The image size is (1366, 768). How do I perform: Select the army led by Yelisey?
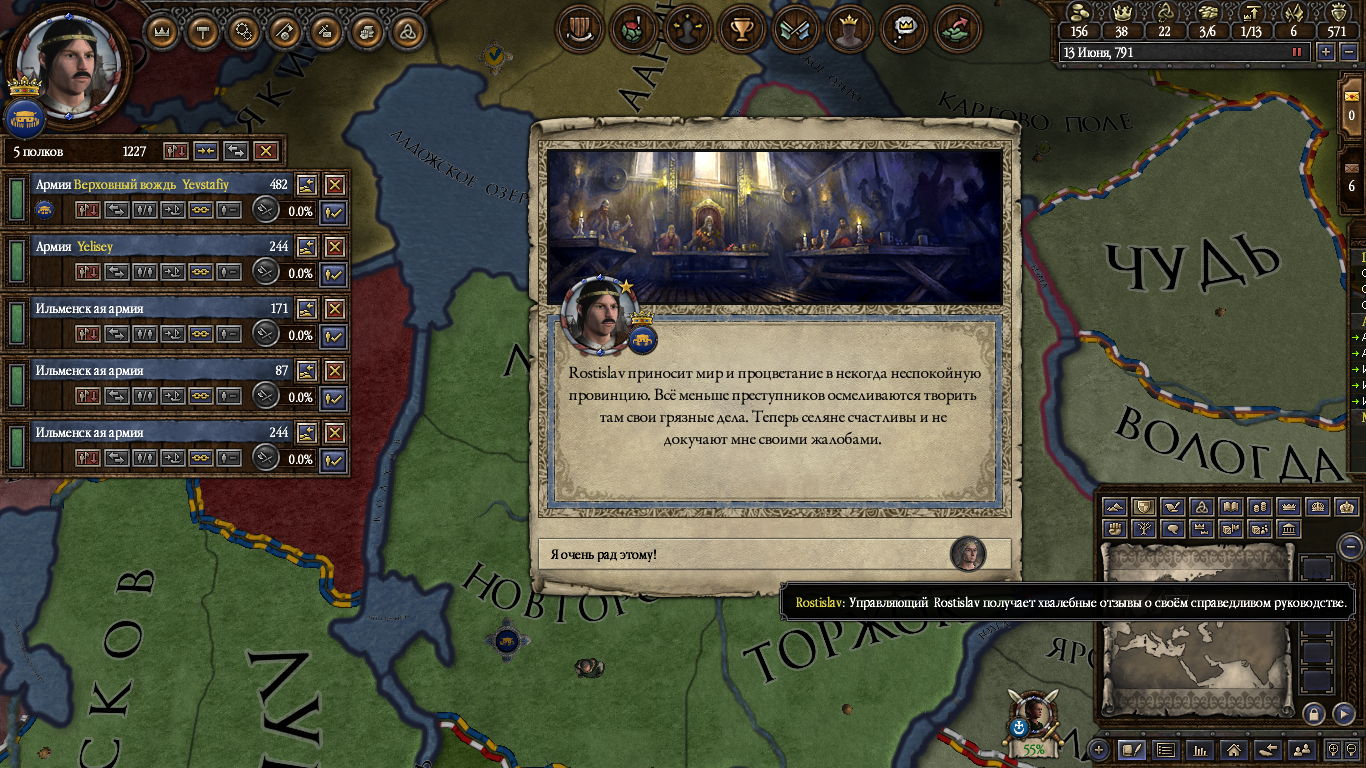(x=150, y=247)
